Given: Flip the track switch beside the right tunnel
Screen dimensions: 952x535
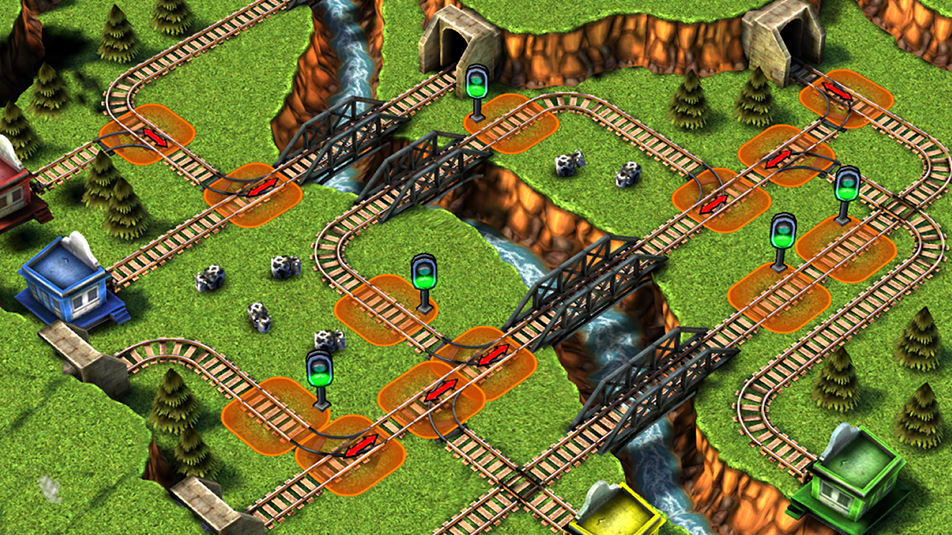Looking at the screenshot, I should [838, 93].
